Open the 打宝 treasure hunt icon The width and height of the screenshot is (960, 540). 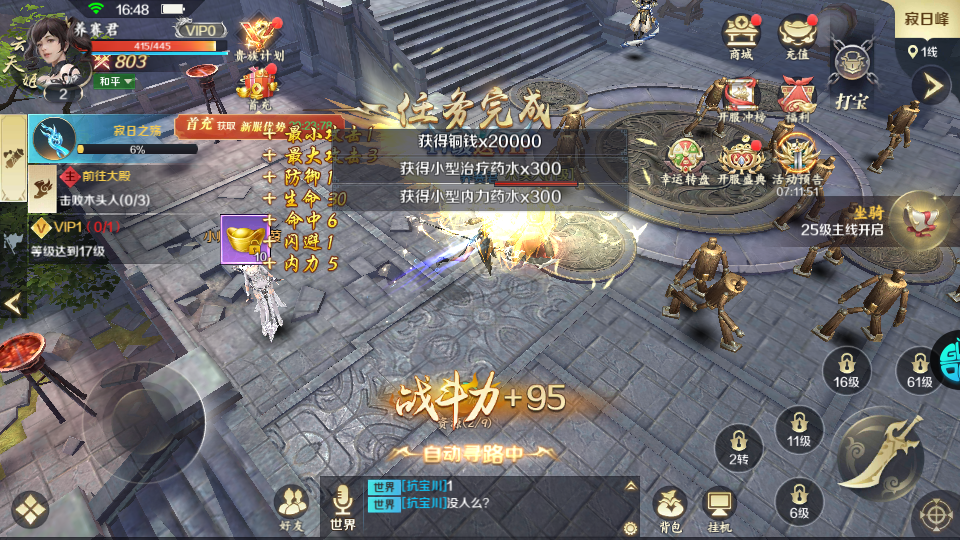(852, 72)
